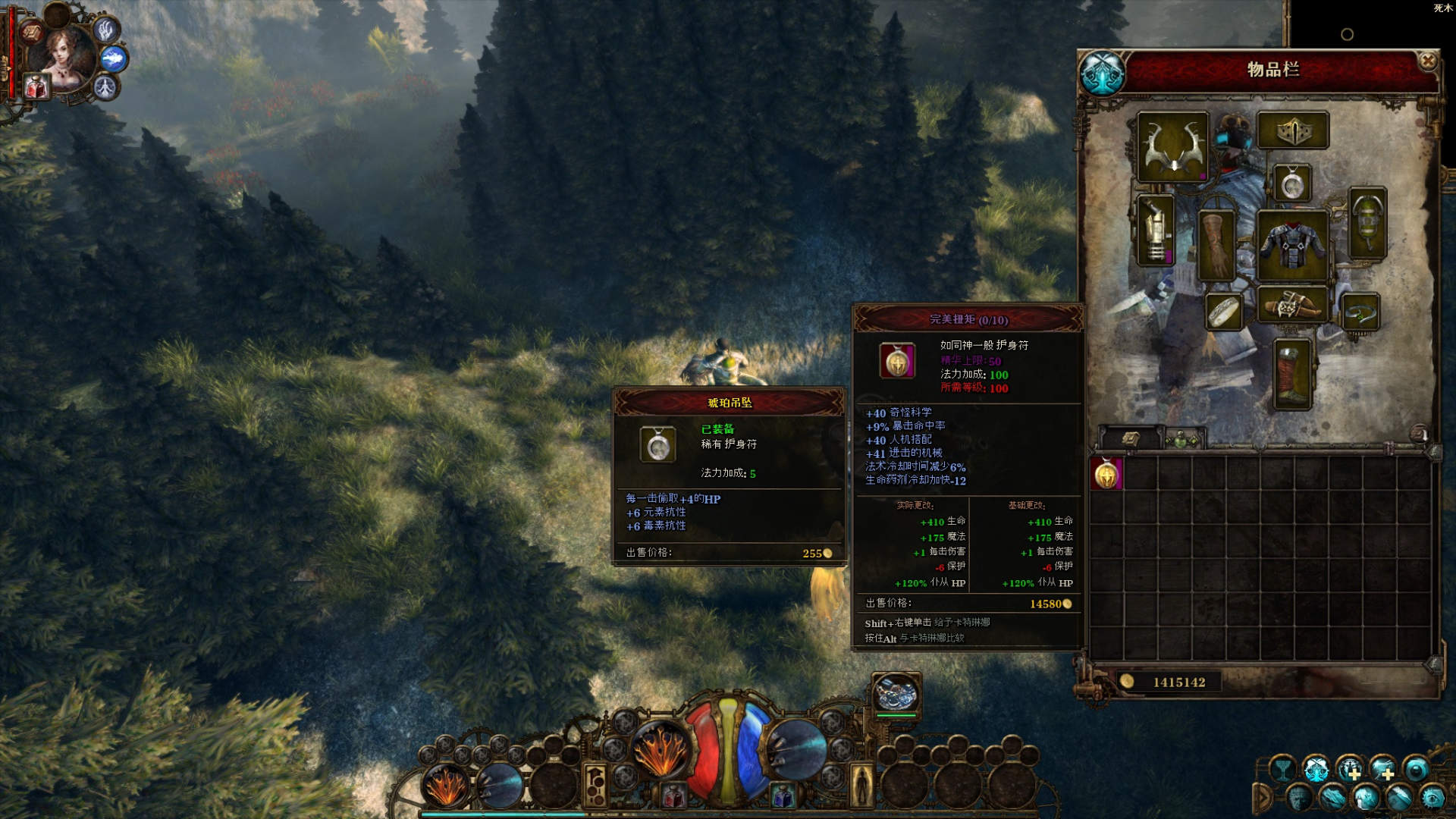Click the eye gear icon
This screenshot has width=1456, height=819.
point(1432,798)
